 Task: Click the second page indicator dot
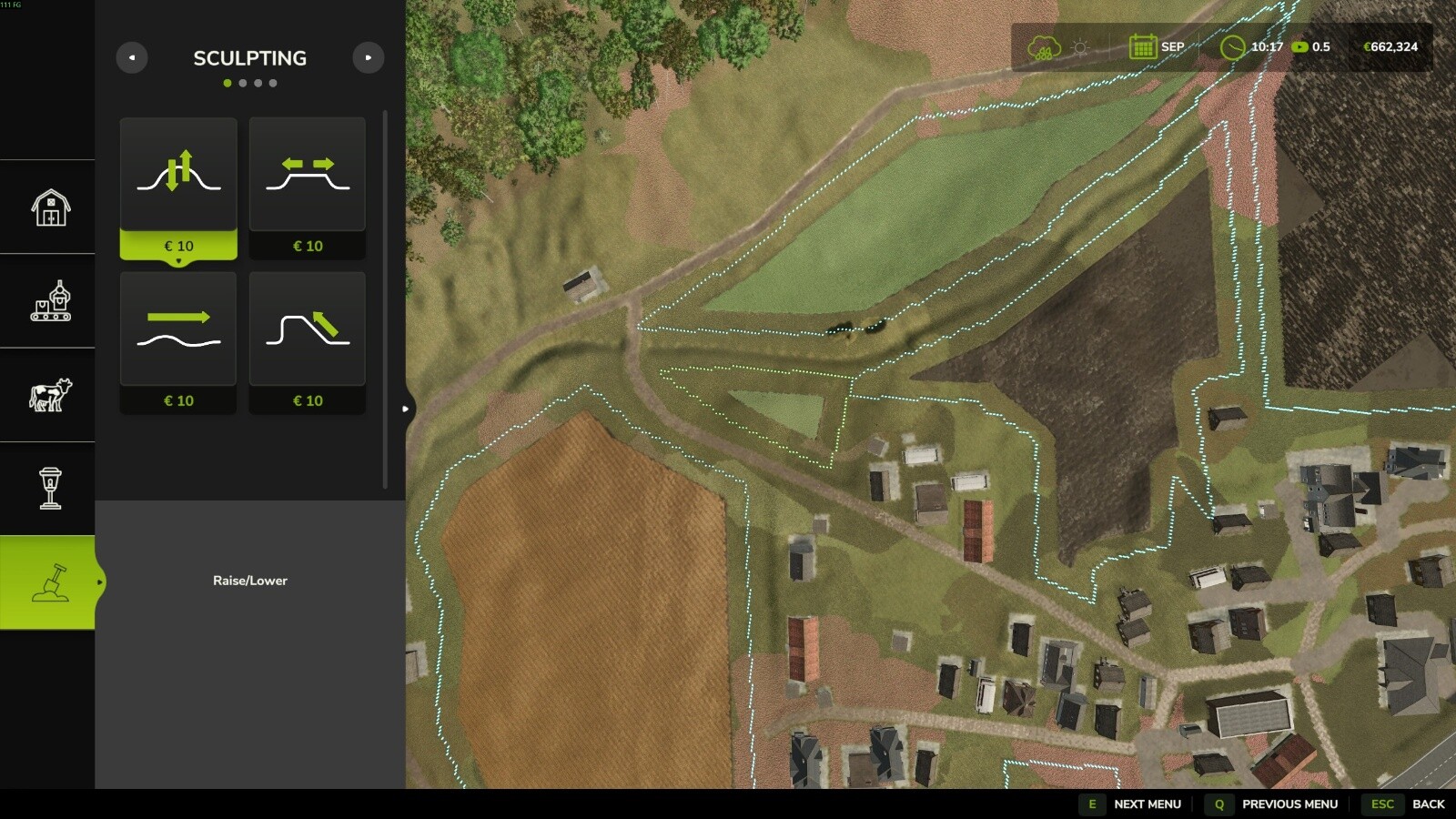tap(243, 83)
